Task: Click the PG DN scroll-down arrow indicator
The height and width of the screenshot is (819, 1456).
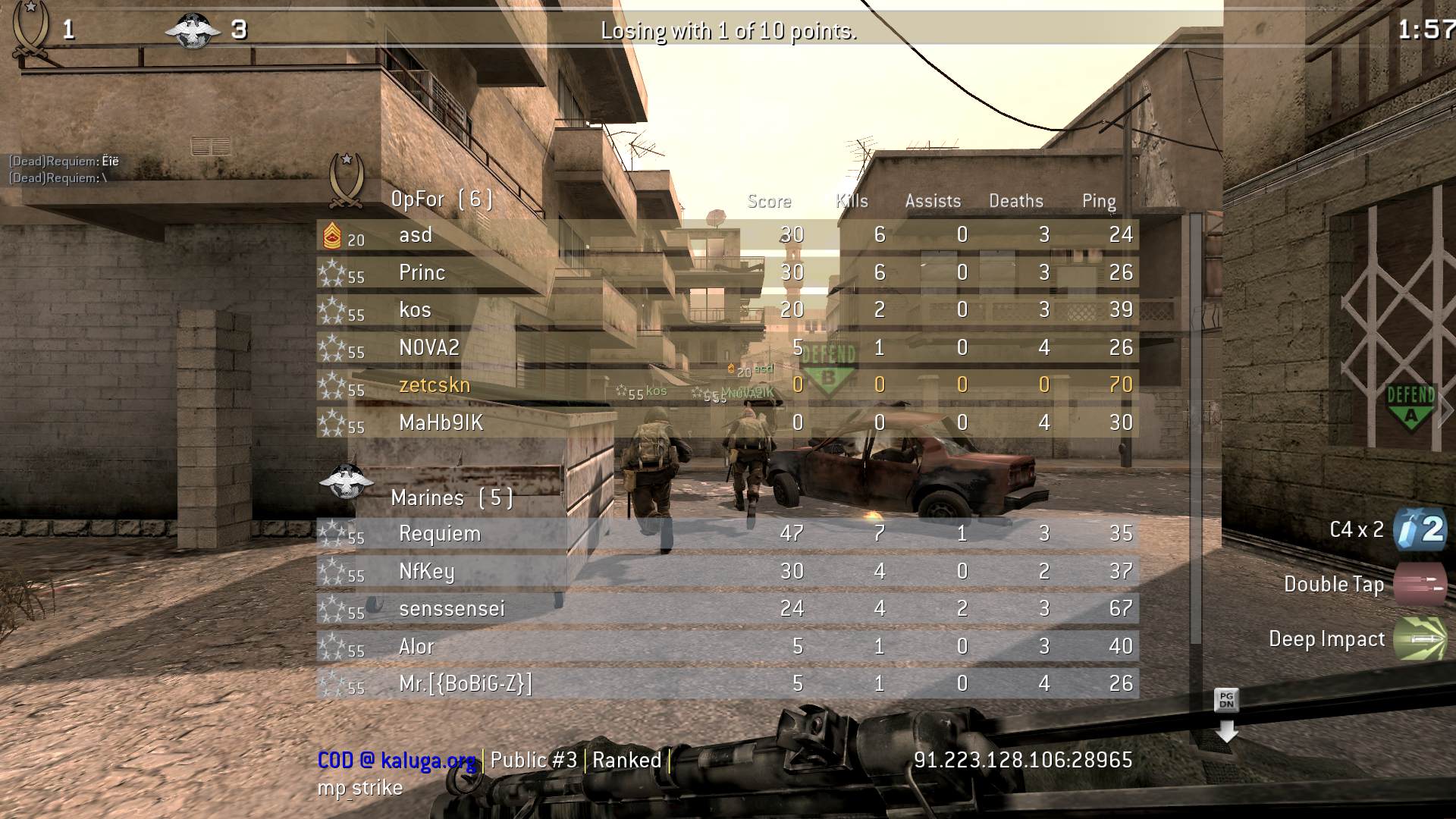Action: point(1228,717)
